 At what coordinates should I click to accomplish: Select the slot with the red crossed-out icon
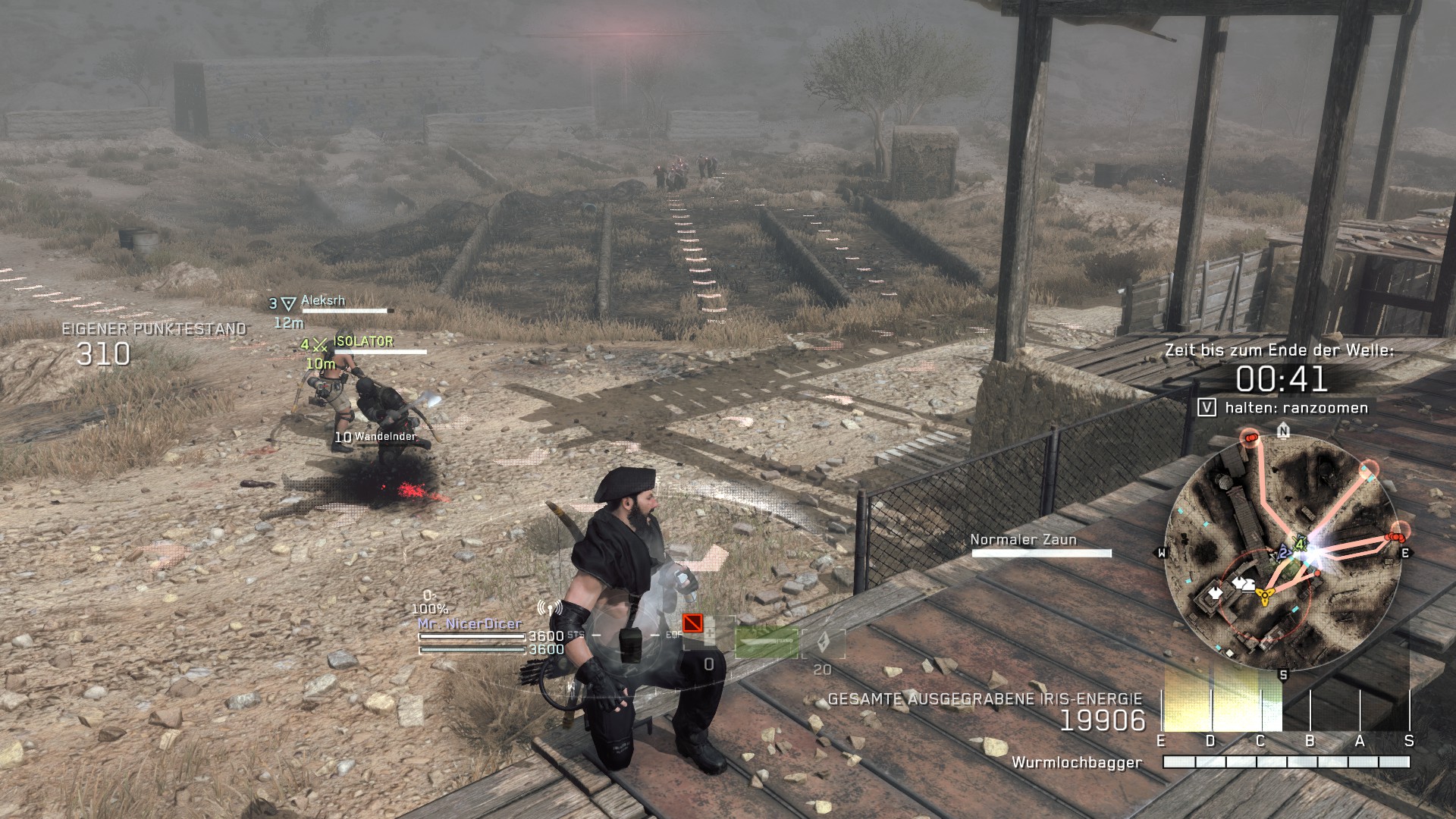[x=692, y=623]
